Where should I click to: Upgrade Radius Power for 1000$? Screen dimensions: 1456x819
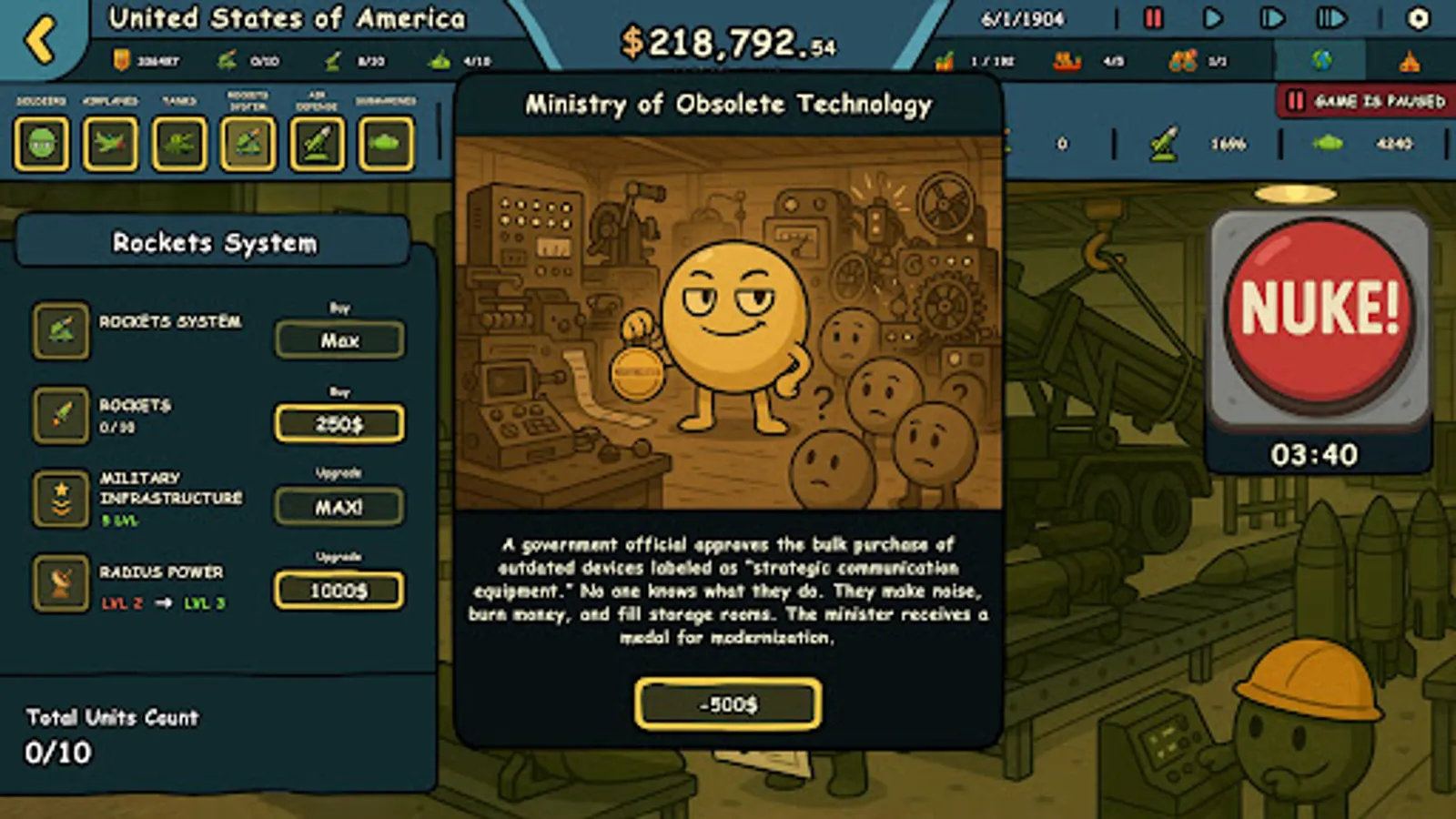339,591
